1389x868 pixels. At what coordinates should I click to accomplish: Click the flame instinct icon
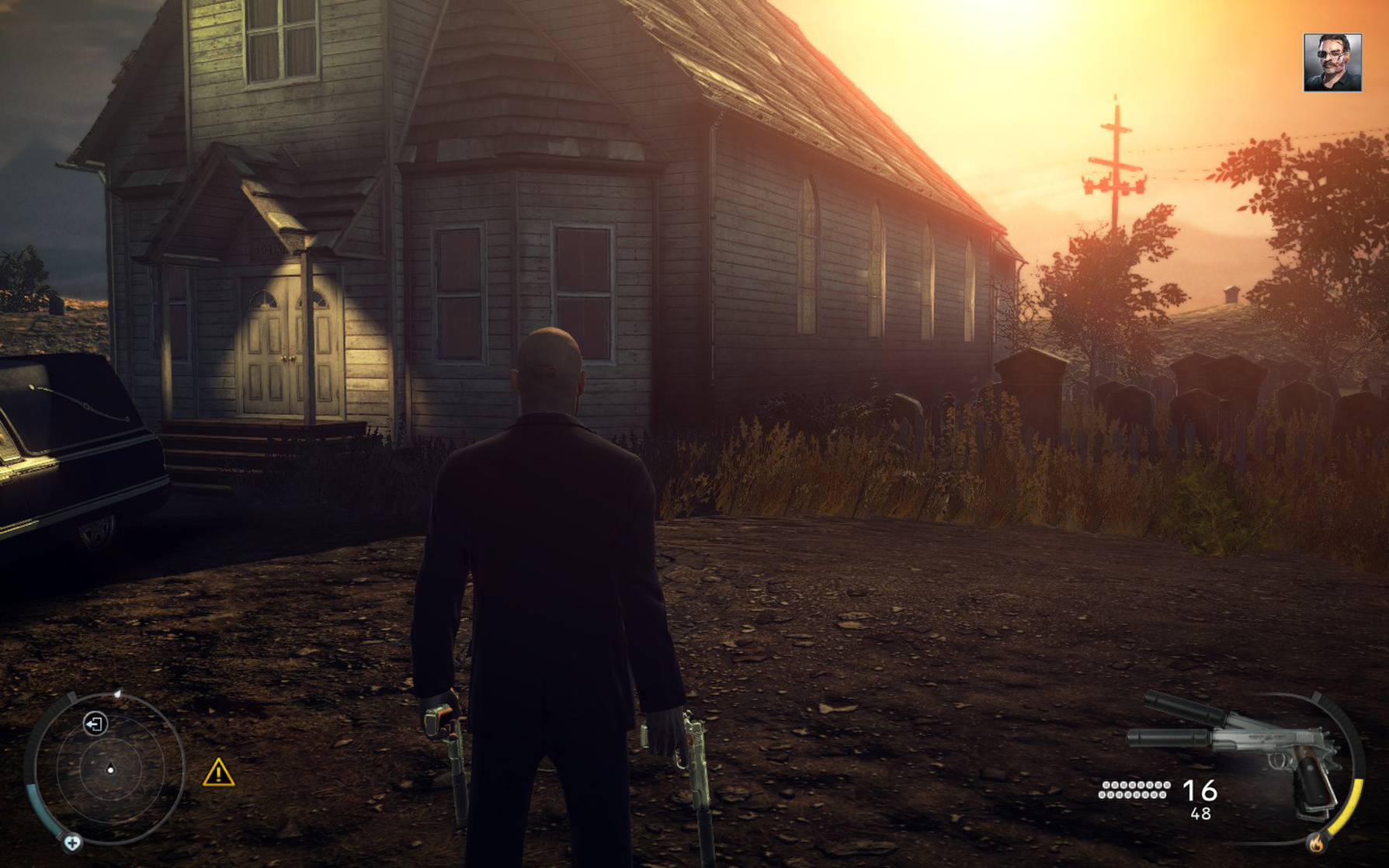[x=1316, y=842]
